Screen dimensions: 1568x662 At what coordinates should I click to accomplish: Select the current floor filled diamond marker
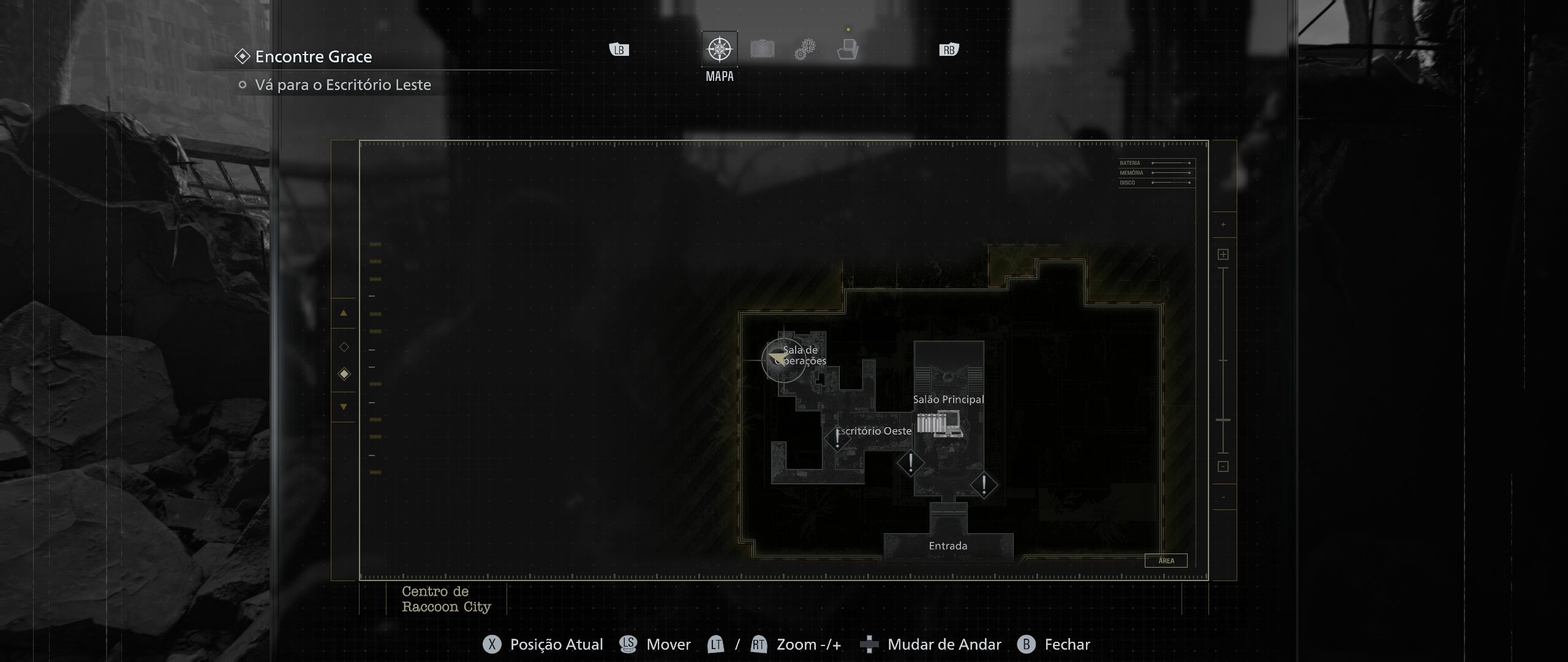click(344, 374)
